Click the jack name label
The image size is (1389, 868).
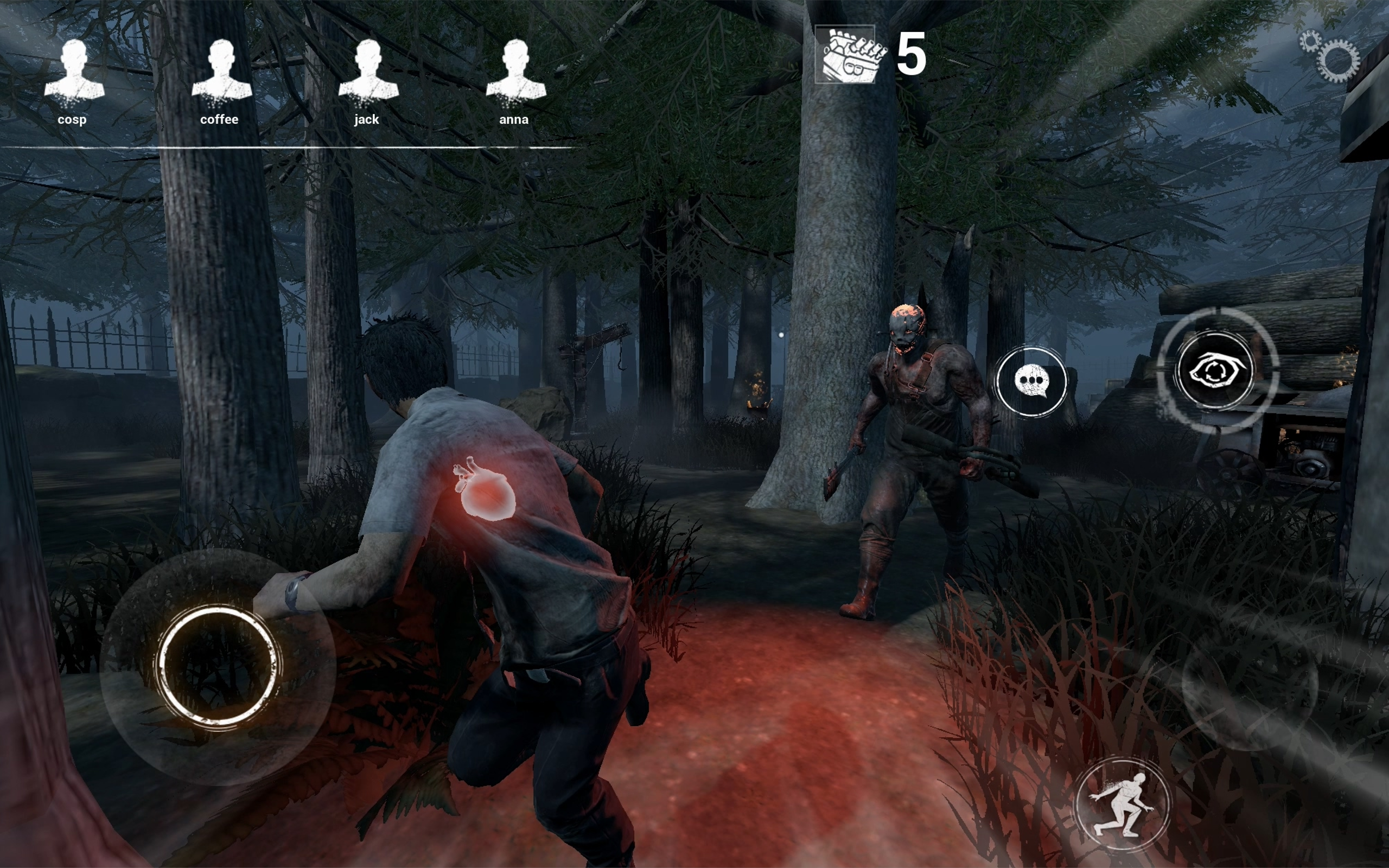366,119
